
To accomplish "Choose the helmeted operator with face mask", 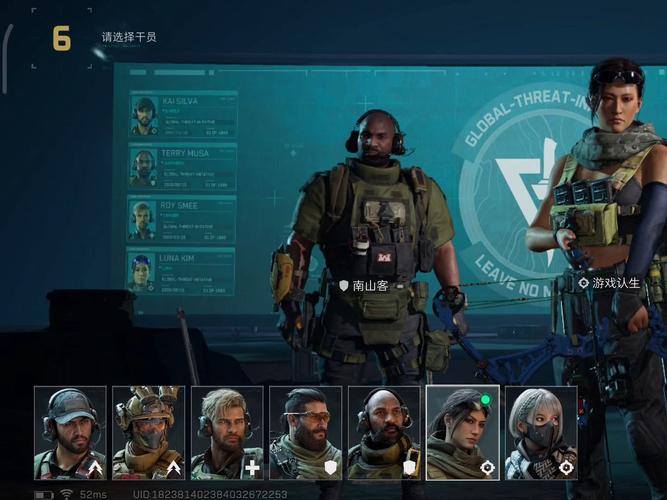I will [148, 432].
